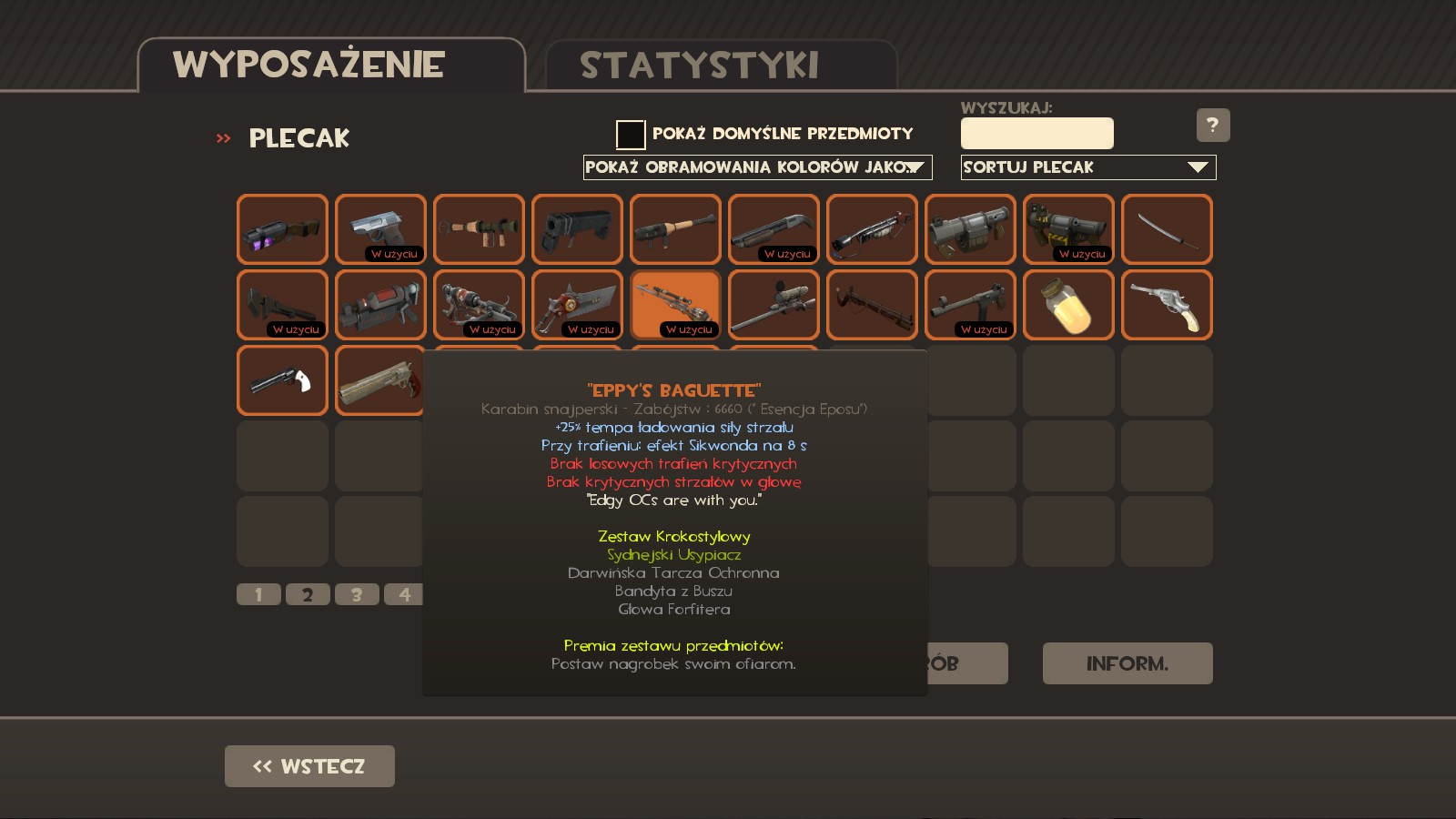The width and height of the screenshot is (1456, 819).
Task: Open the Wyposażenie tab
Action: [309, 66]
